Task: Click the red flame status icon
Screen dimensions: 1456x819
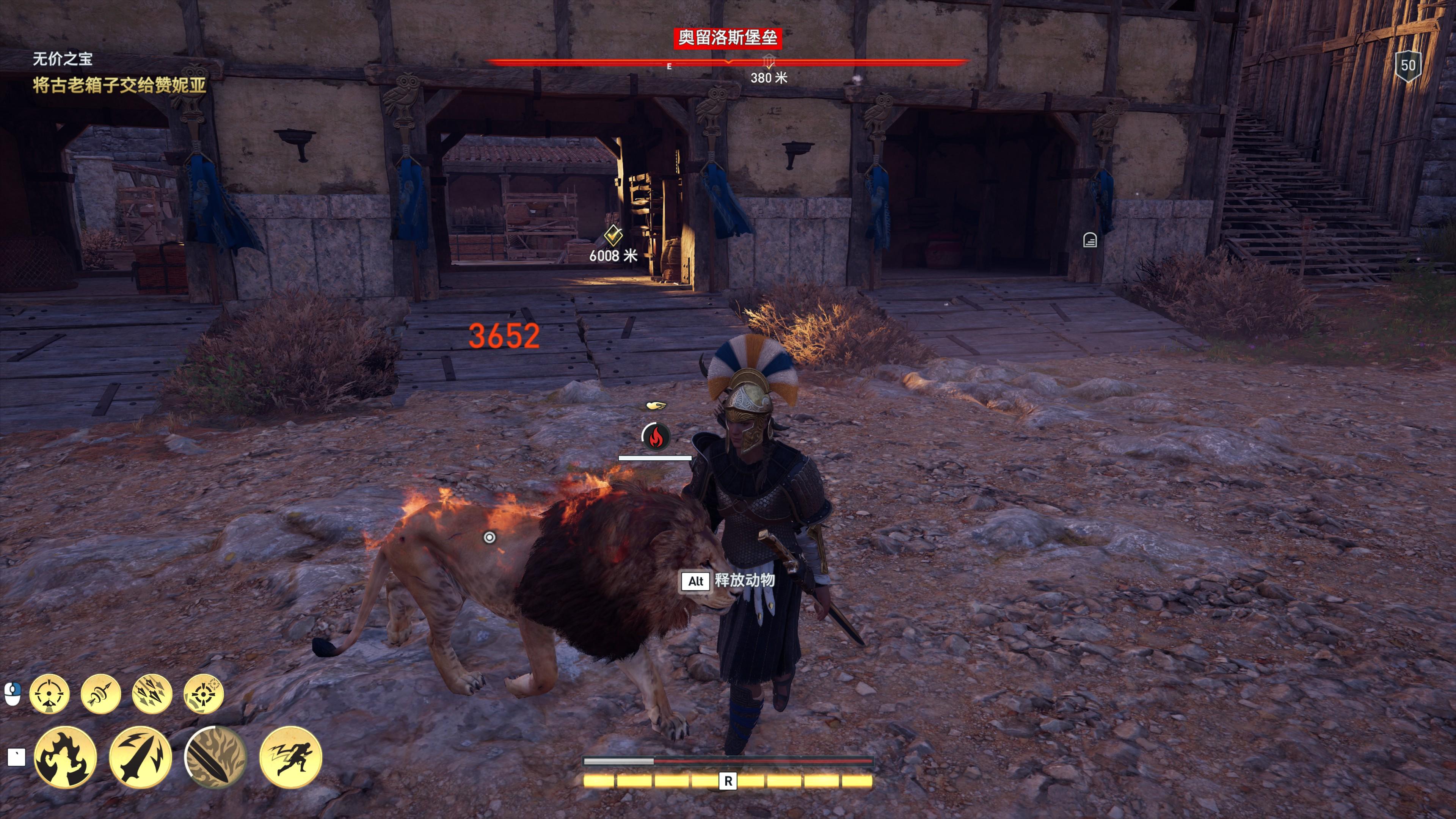Action: tap(656, 436)
